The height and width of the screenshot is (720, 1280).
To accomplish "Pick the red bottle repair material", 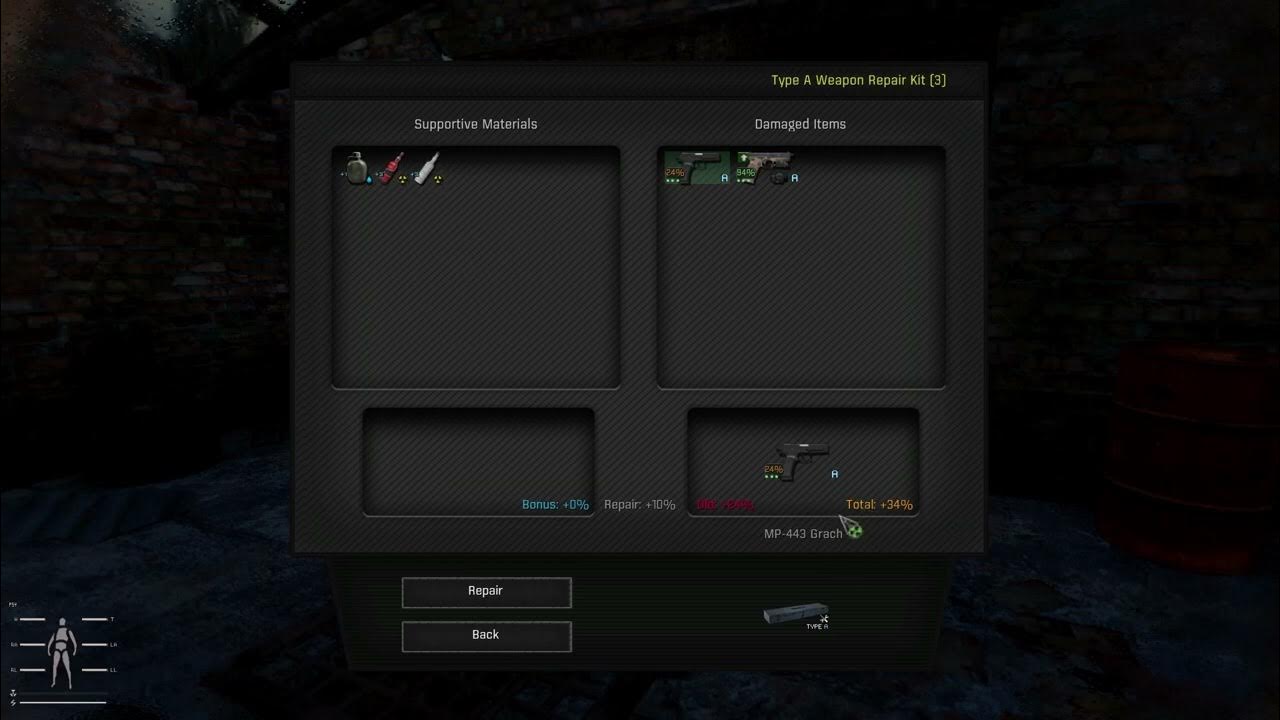I will pos(389,168).
